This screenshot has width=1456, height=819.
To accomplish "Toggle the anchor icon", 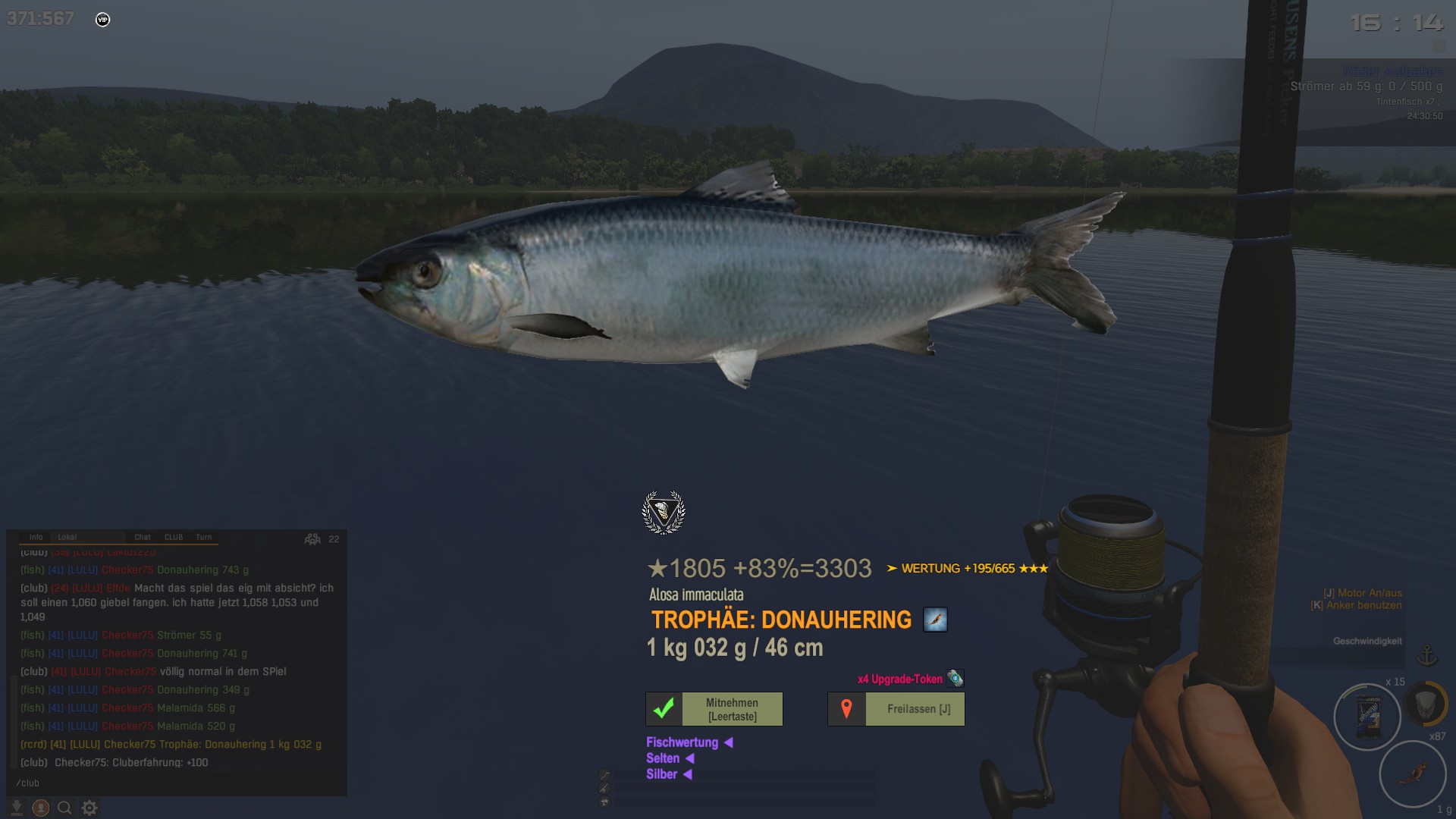I will [1427, 654].
